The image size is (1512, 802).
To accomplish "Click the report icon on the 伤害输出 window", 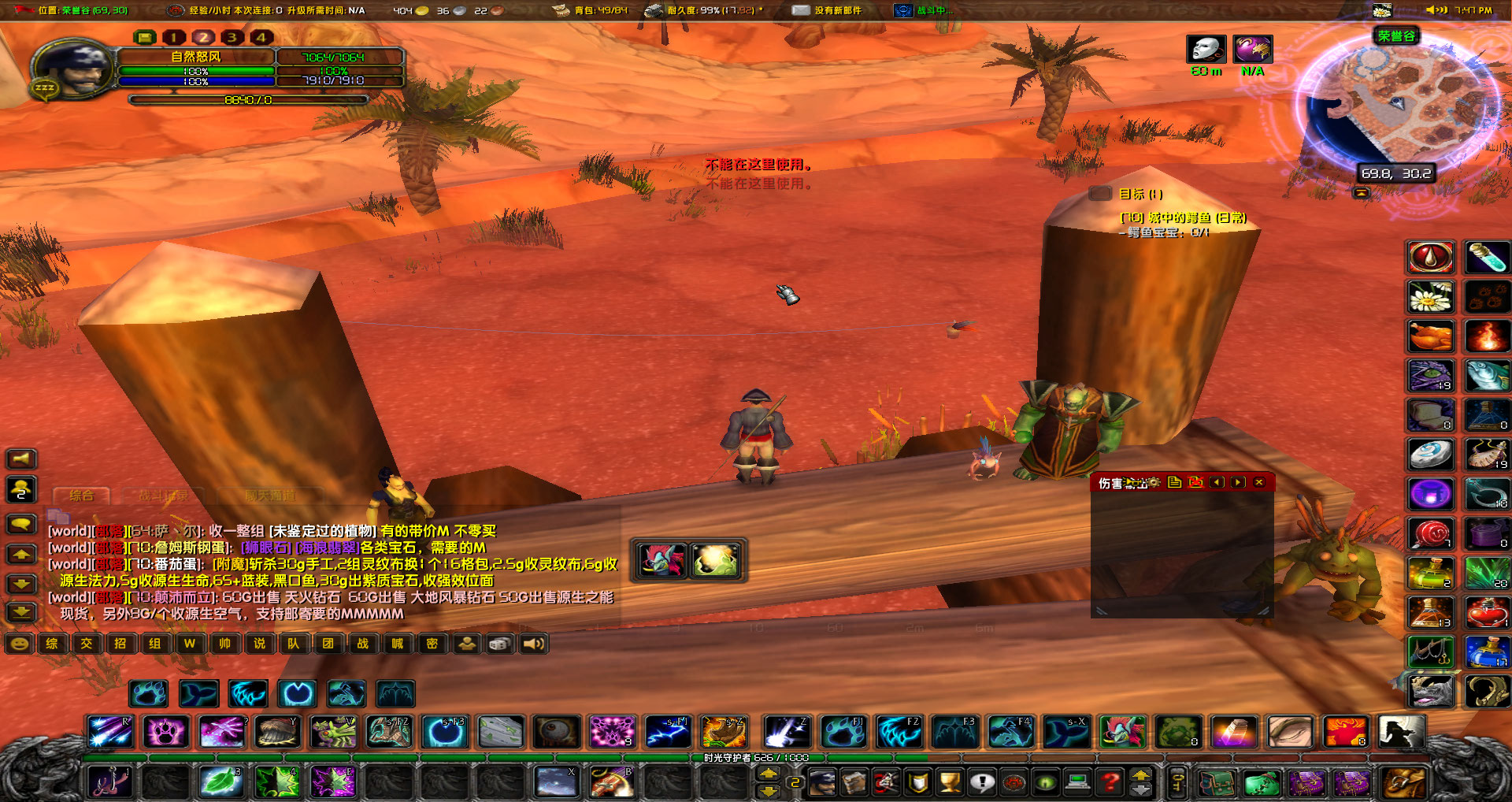I will click(1174, 483).
